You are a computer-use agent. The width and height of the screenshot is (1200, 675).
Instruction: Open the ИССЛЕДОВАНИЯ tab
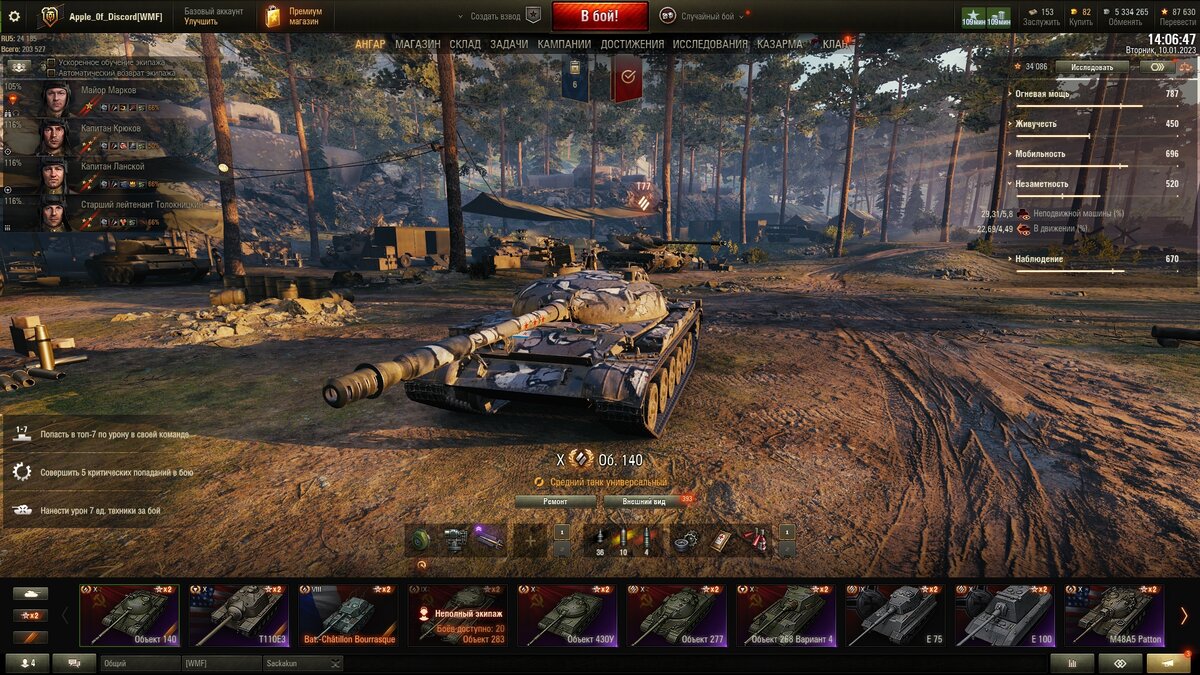pos(710,44)
